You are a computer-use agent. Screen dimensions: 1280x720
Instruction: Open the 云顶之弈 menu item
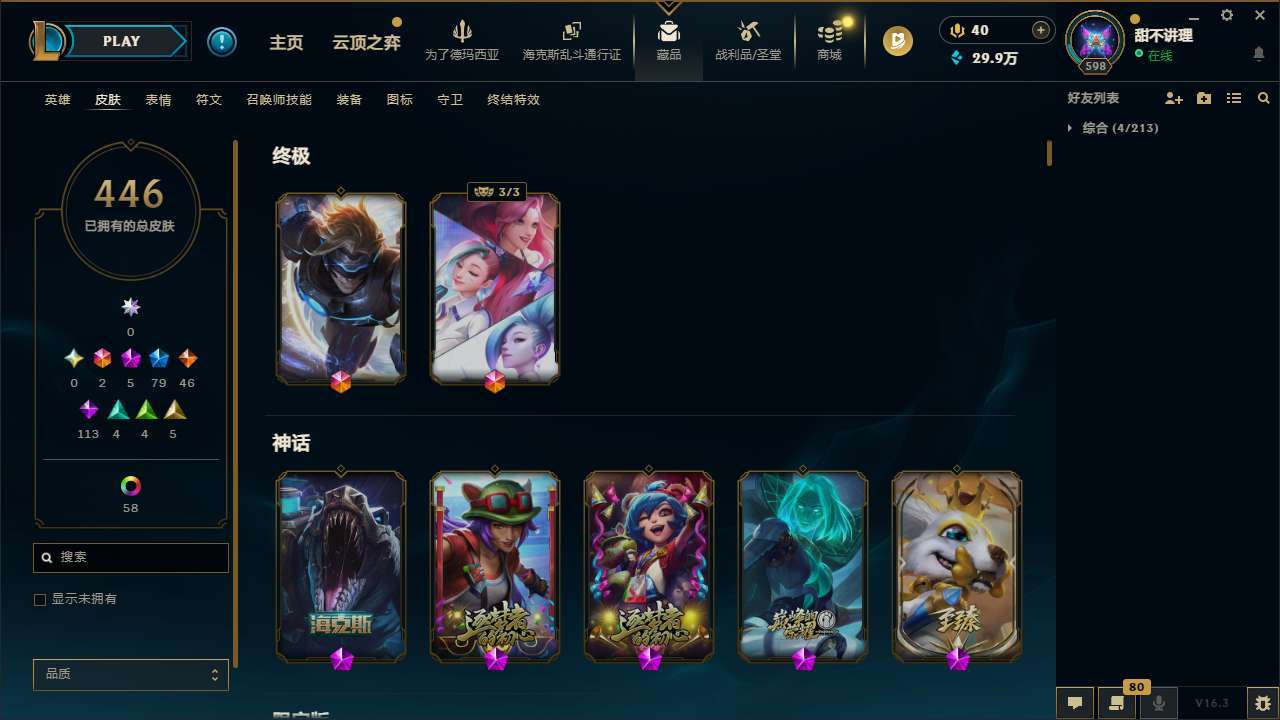pyautogui.click(x=365, y=41)
